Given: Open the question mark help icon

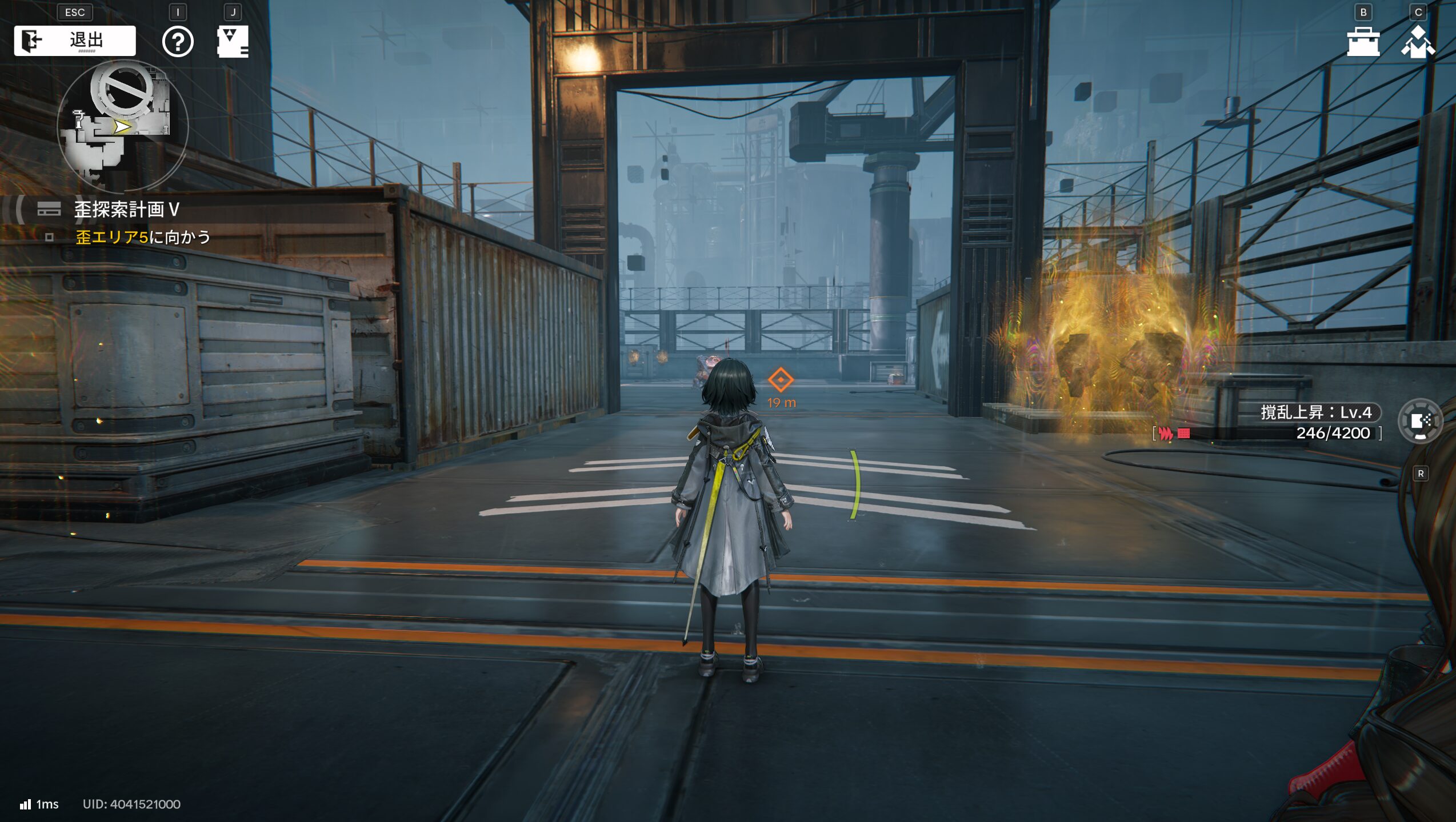Looking at the screenshot, I should coord(178,42).
